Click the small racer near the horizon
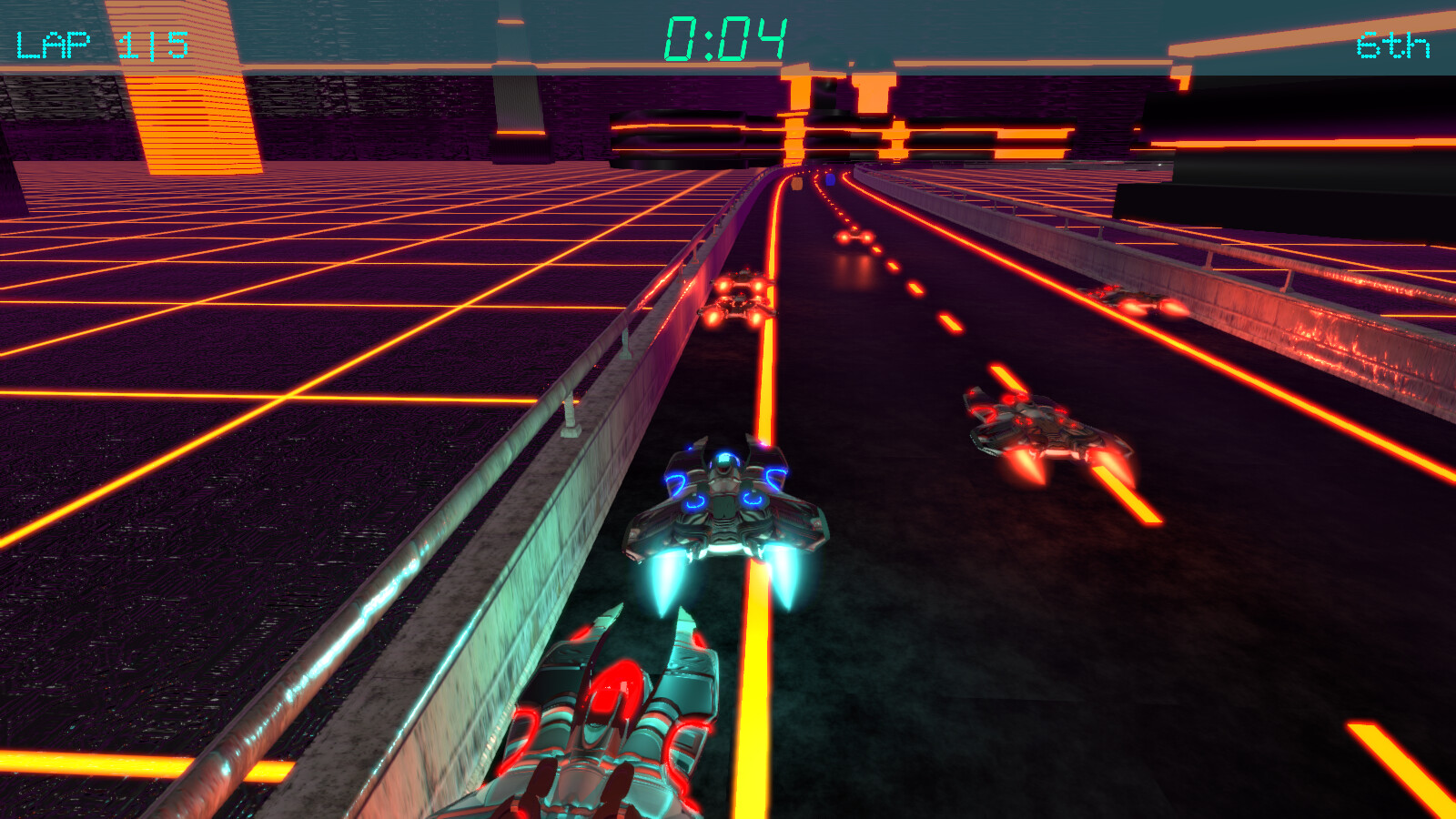The width and height of the screenshot is (1456, 819). (855, 237)
